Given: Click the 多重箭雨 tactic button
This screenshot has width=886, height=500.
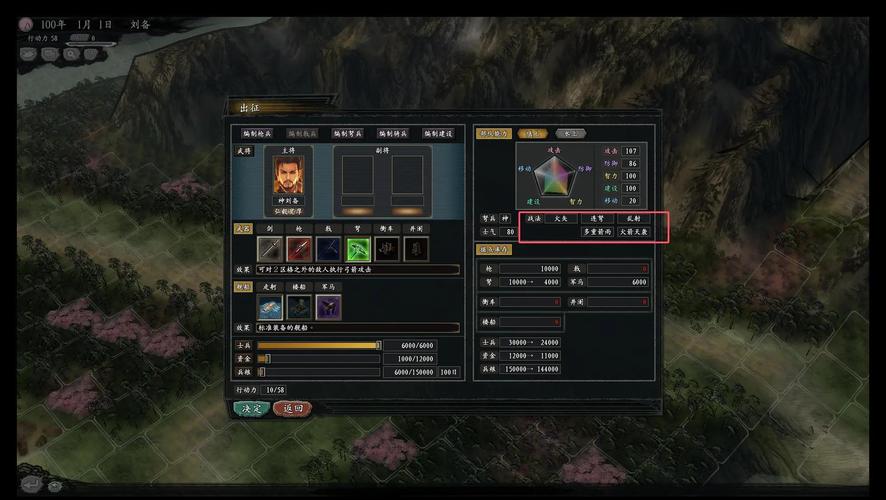Looking at the screenshot, I should tap(596, 232).
